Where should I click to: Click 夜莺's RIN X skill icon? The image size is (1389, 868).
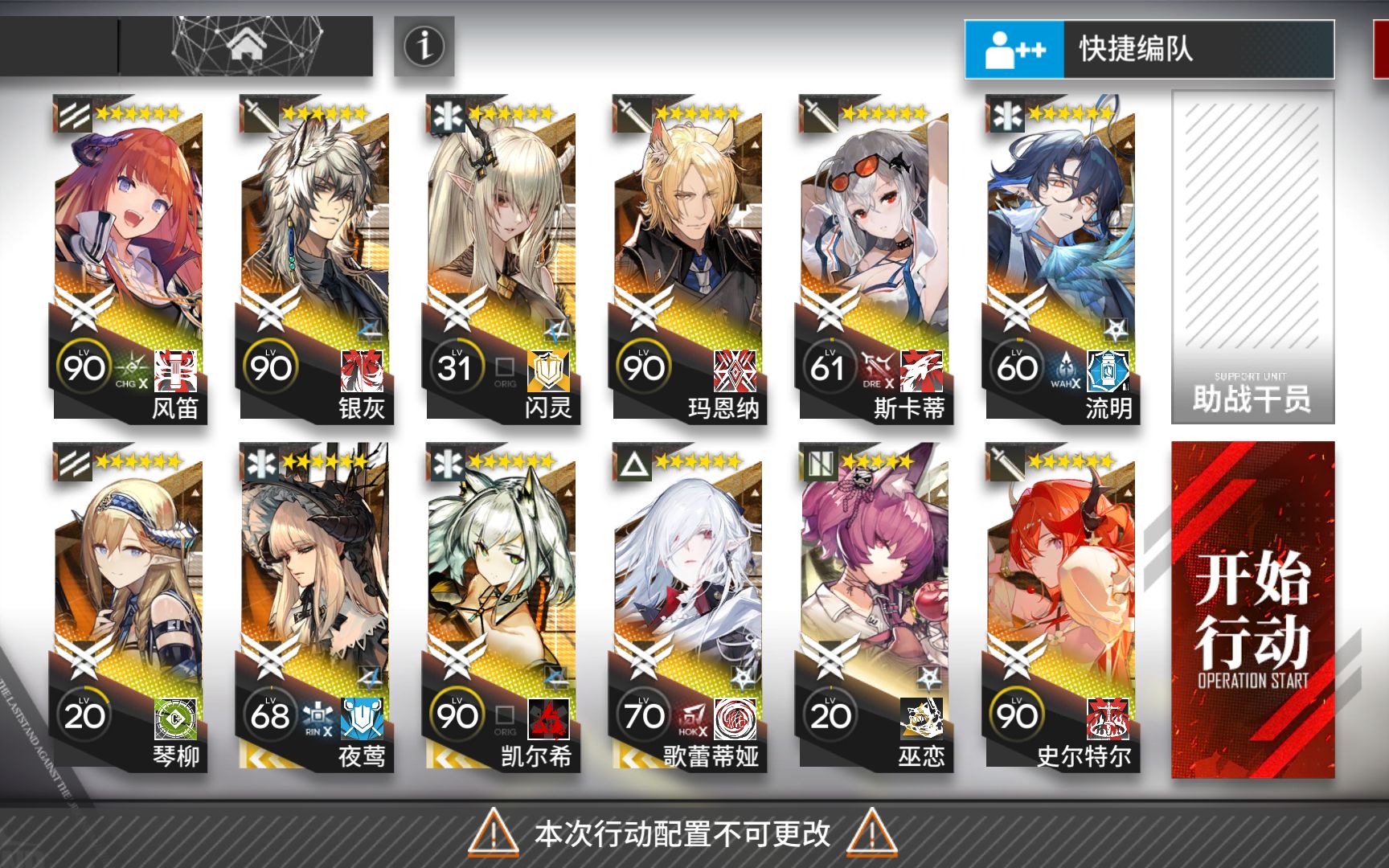(319, 717)
